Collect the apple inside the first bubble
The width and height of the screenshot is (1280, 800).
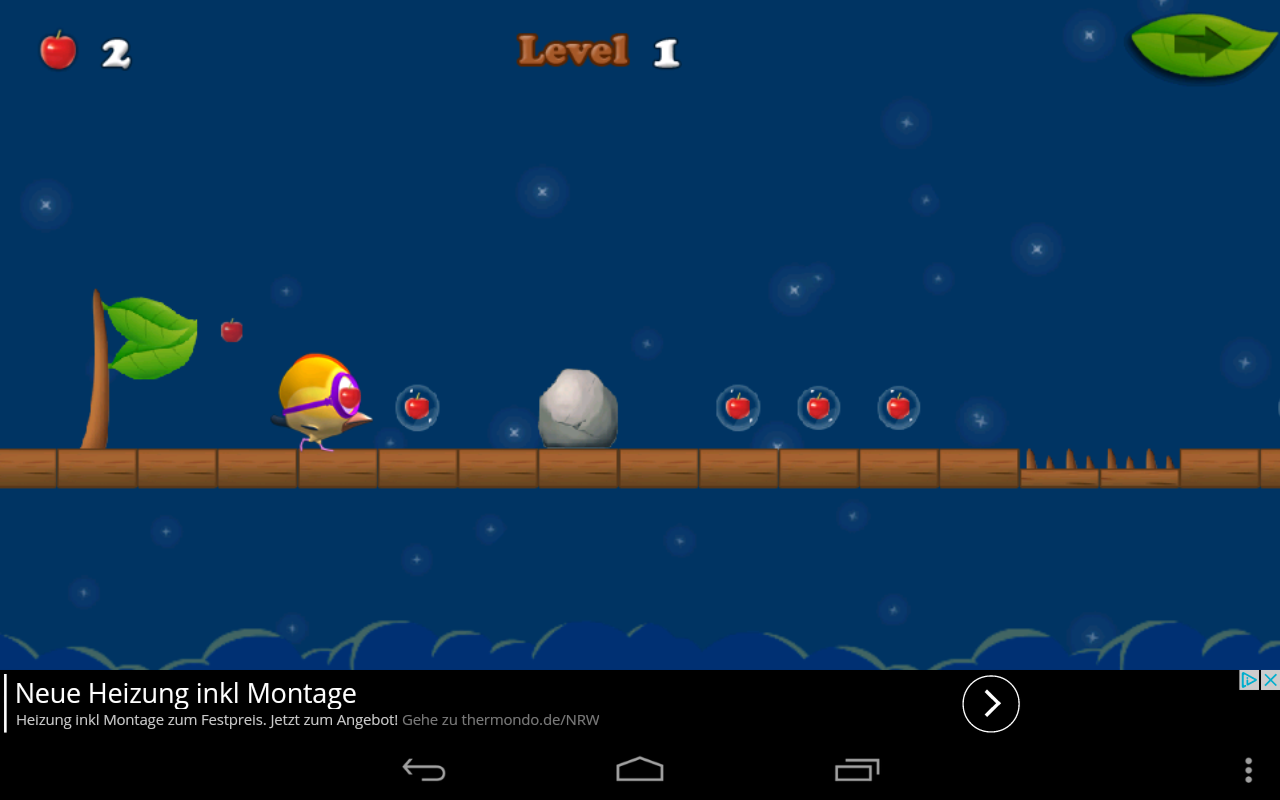tap(418, 406)
